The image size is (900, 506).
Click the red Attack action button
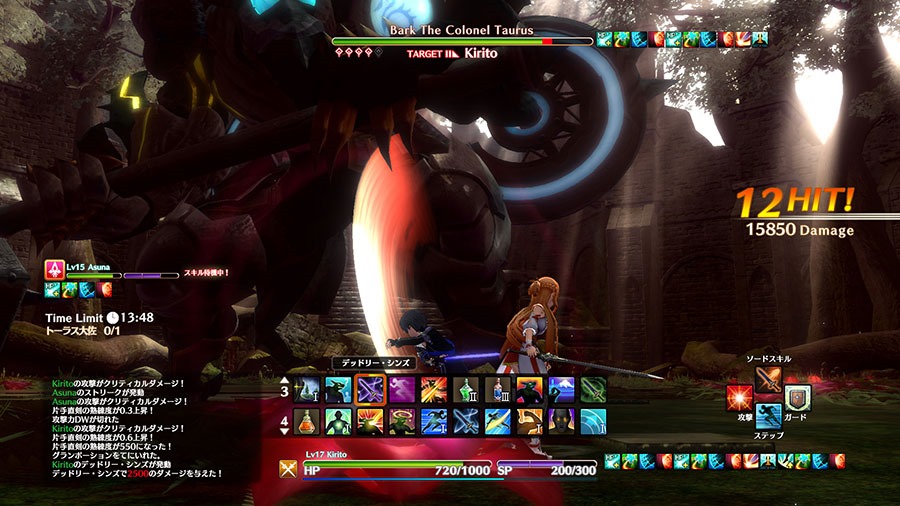[x=740, y=397]
